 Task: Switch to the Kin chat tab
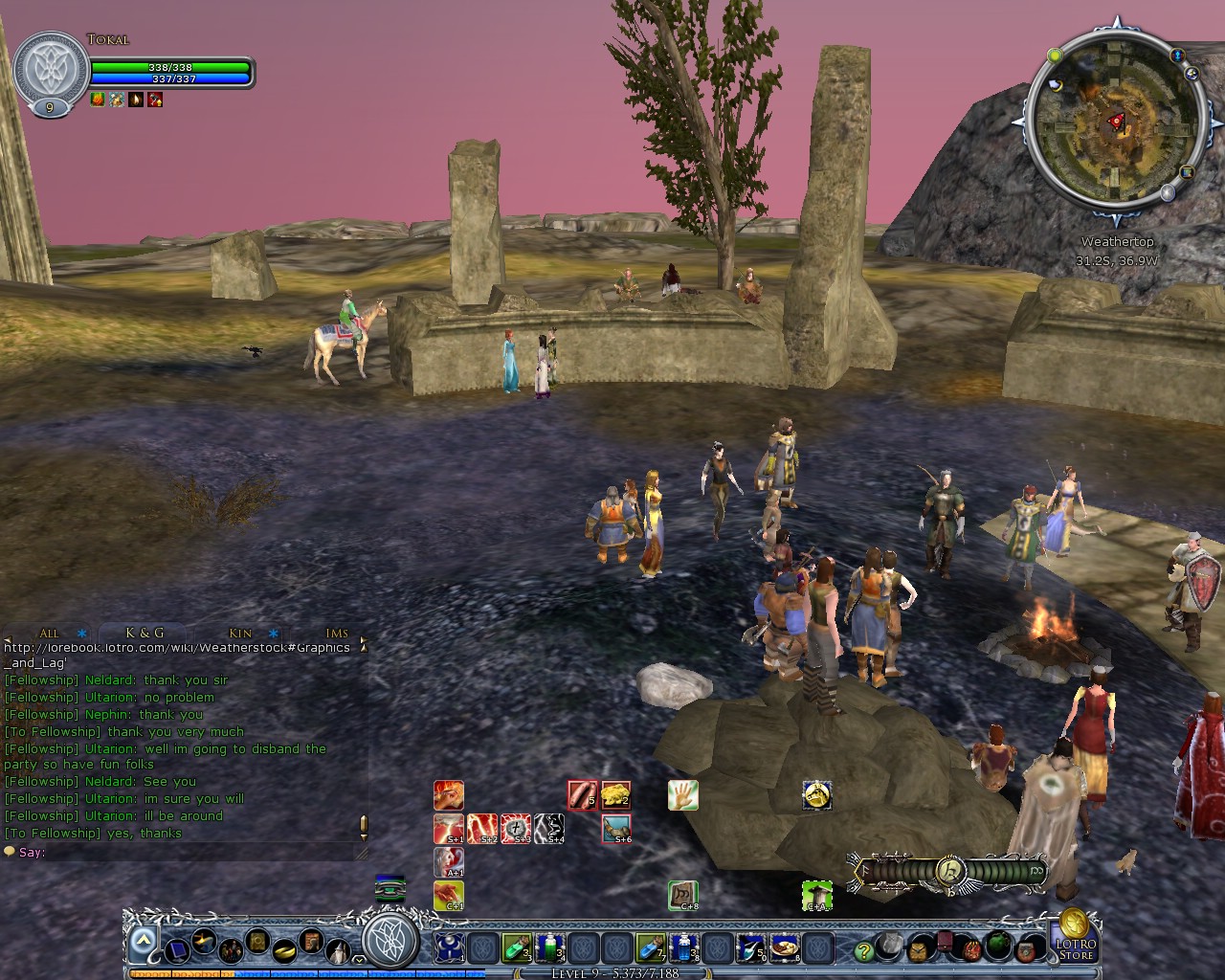[240, 633]
